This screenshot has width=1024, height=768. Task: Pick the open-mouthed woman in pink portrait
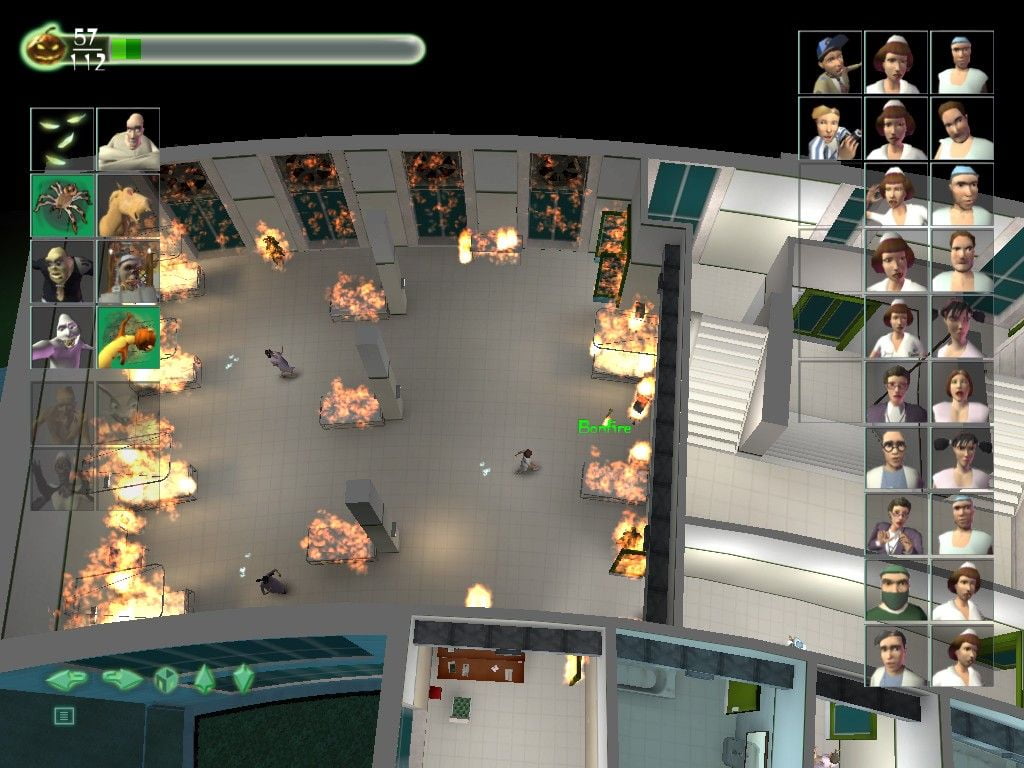point(962,392)
